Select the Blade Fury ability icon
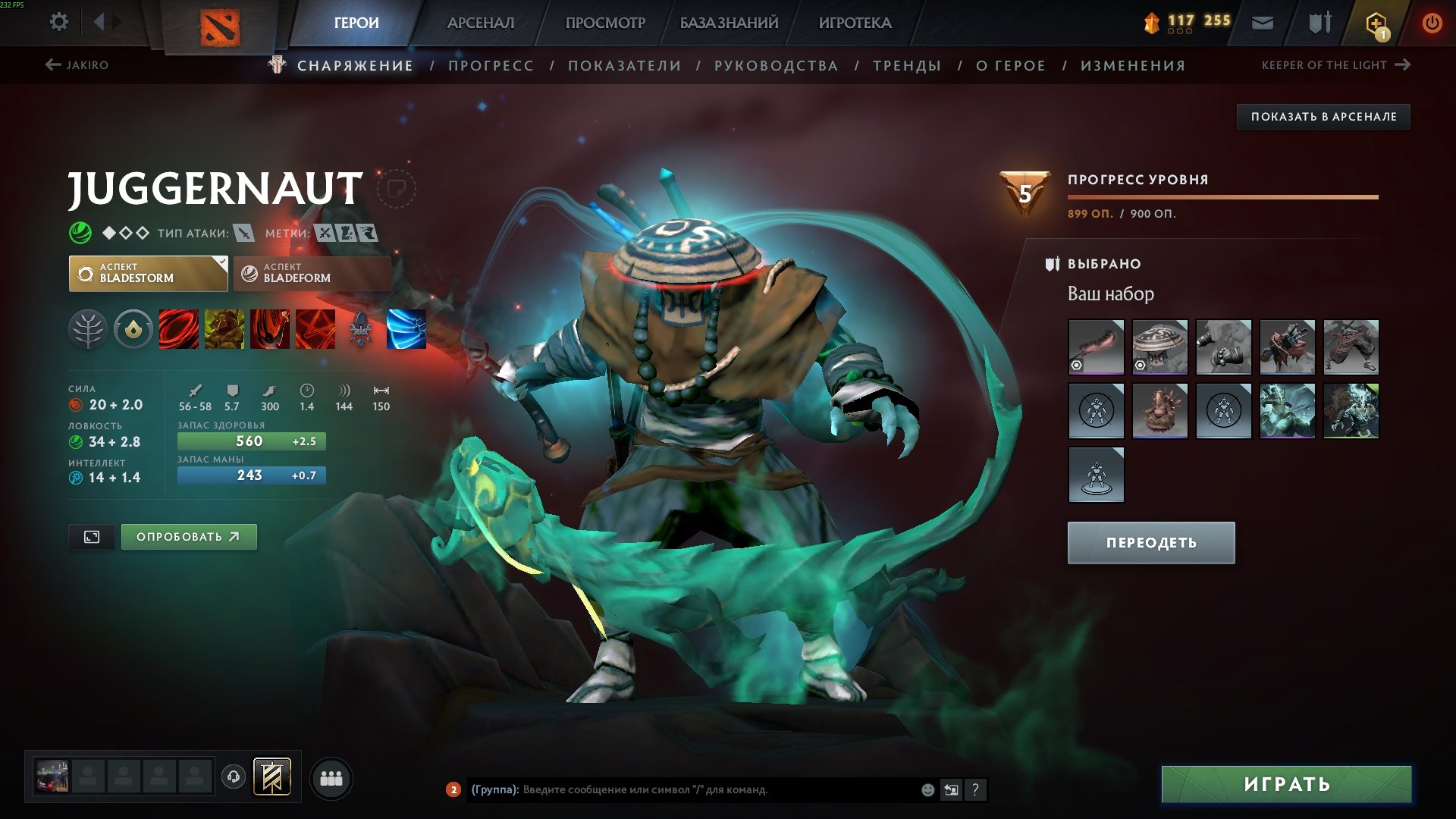This screenshot has width=1456, height=819. [x=177, y=330]
